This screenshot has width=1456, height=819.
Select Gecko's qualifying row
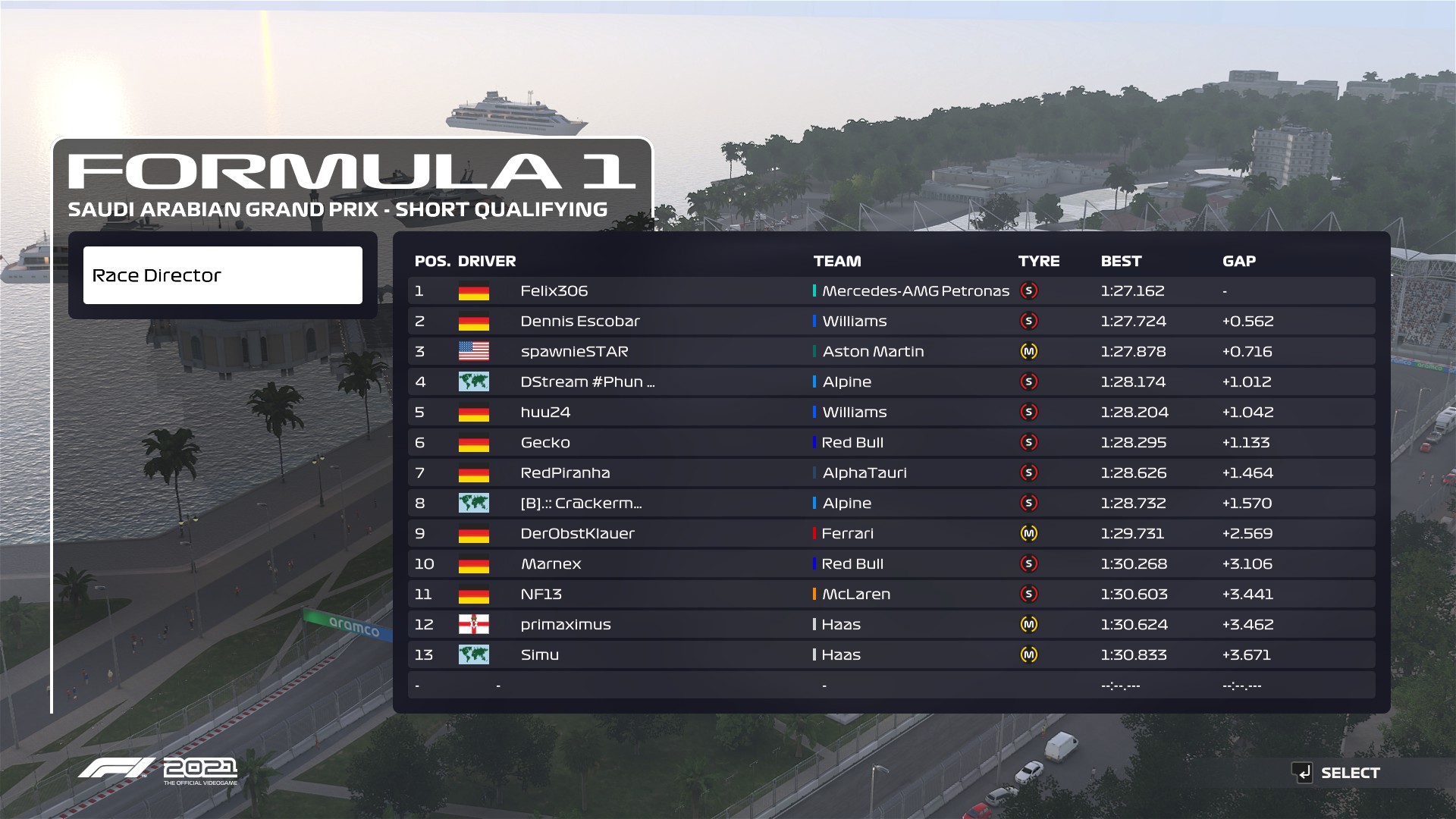click(890, 443)
